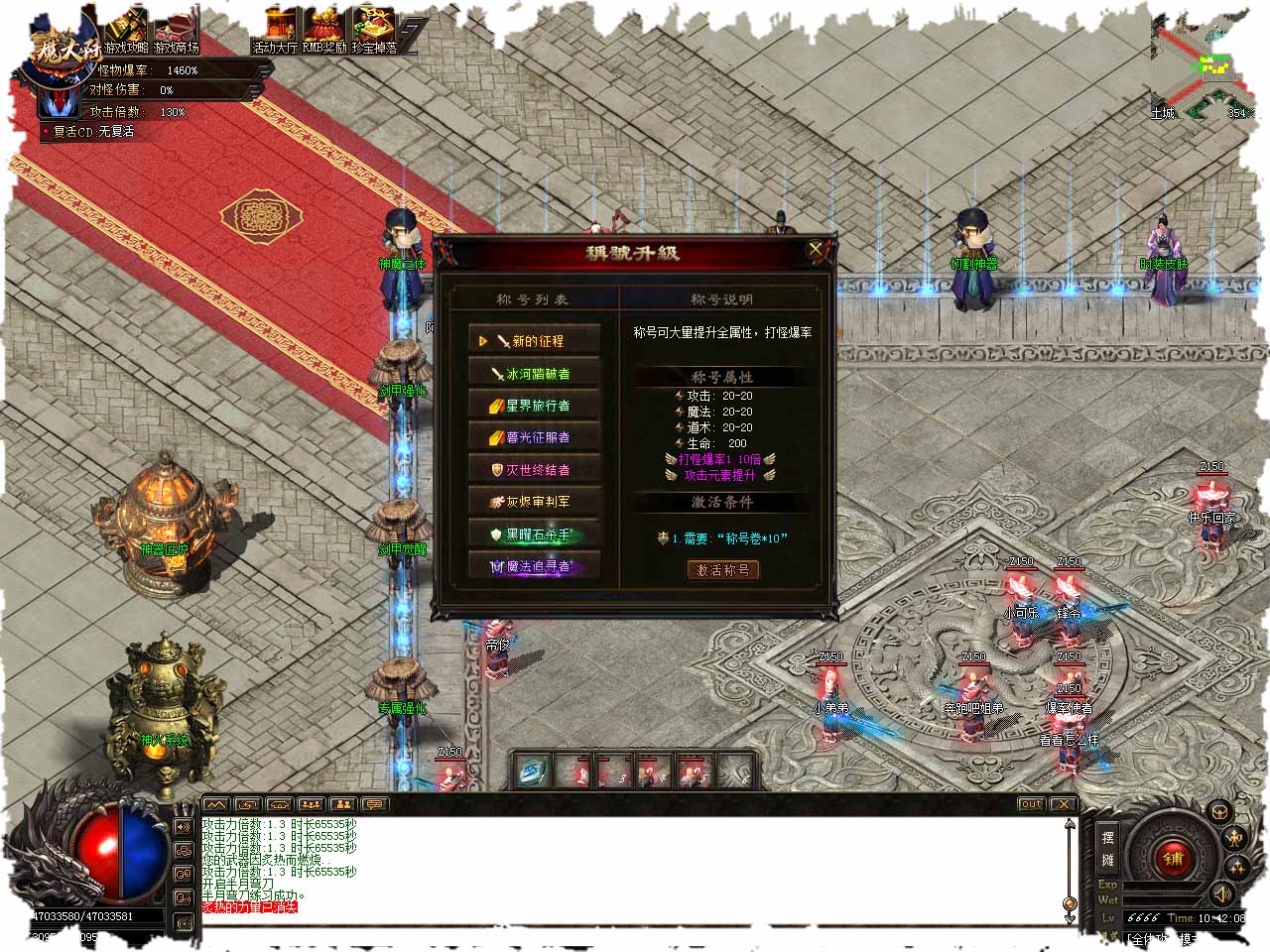Select the 新的征程 title entry

535,340
